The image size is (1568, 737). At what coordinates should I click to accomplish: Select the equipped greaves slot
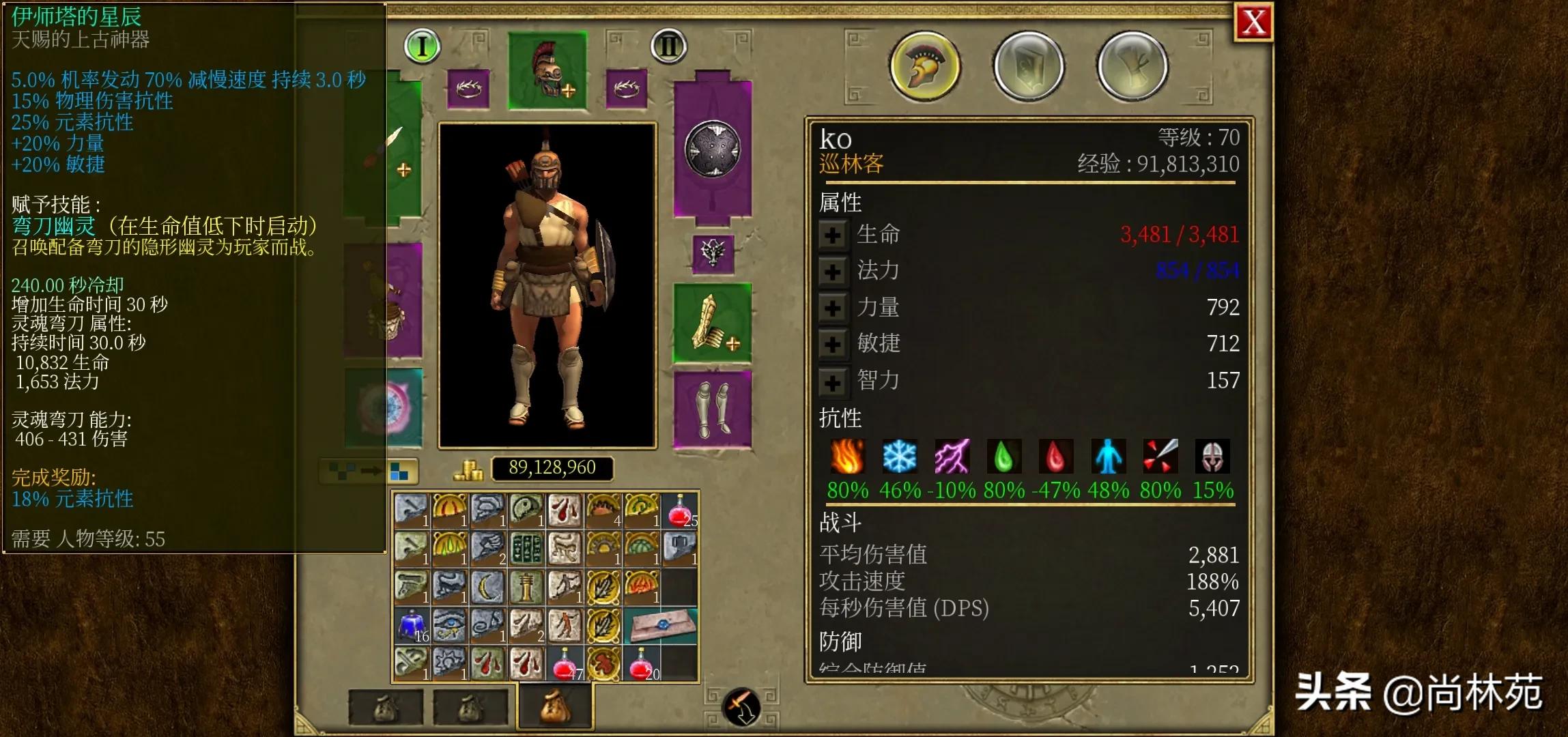coord(712,409)
